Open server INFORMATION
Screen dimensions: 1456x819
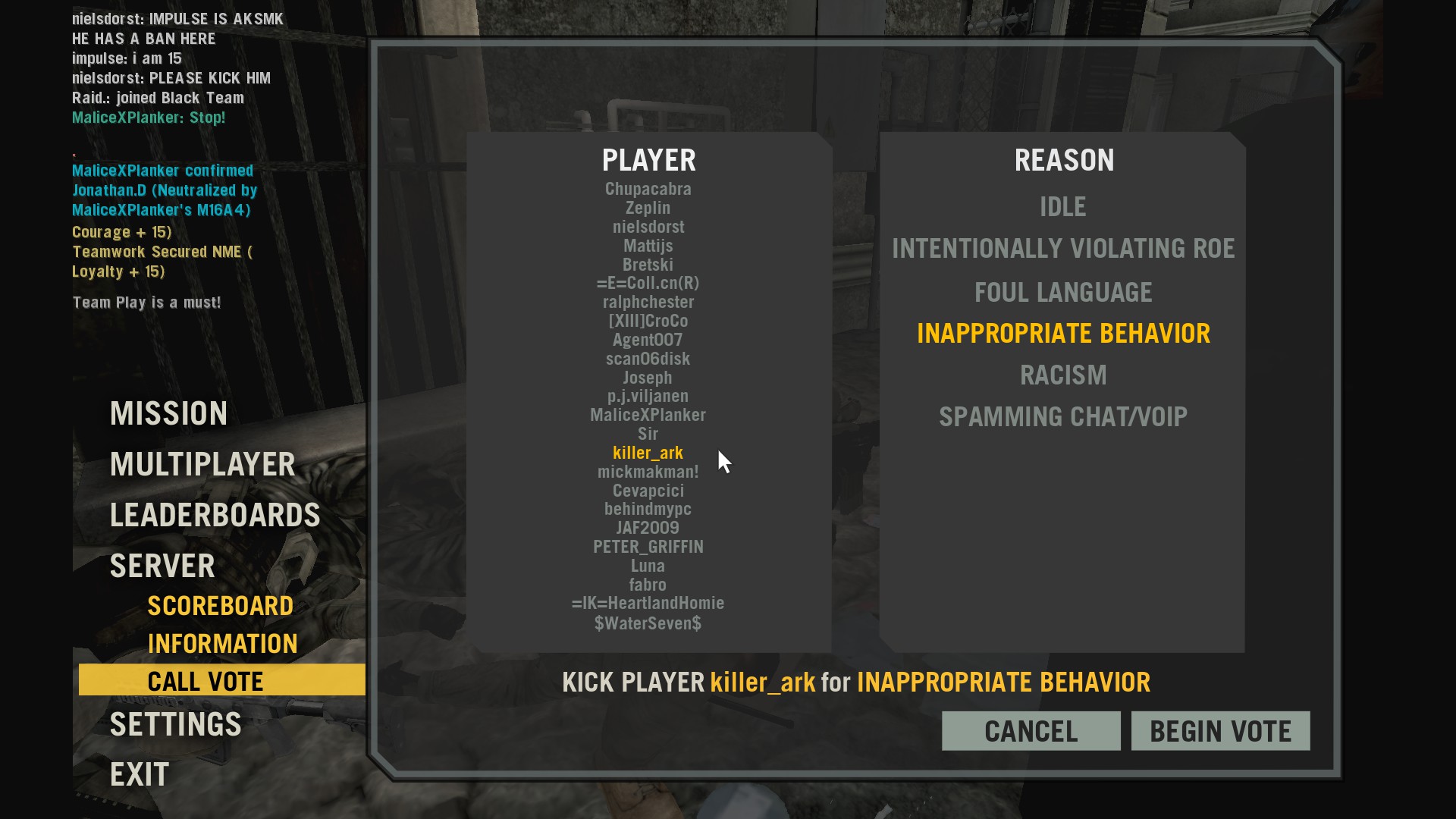[x=223, y=643]
